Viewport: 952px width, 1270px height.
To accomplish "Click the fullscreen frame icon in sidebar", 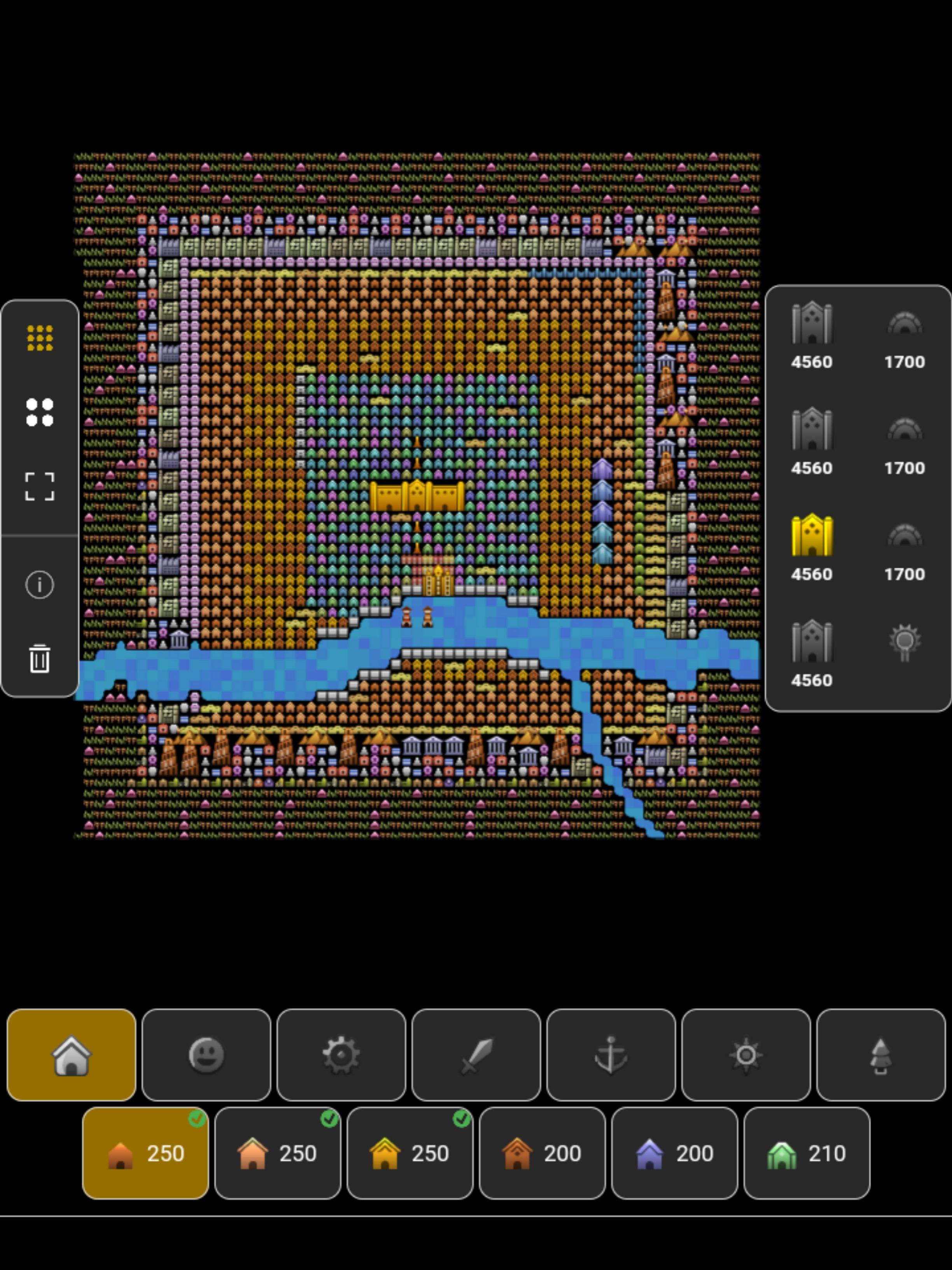I will (40, 485).
